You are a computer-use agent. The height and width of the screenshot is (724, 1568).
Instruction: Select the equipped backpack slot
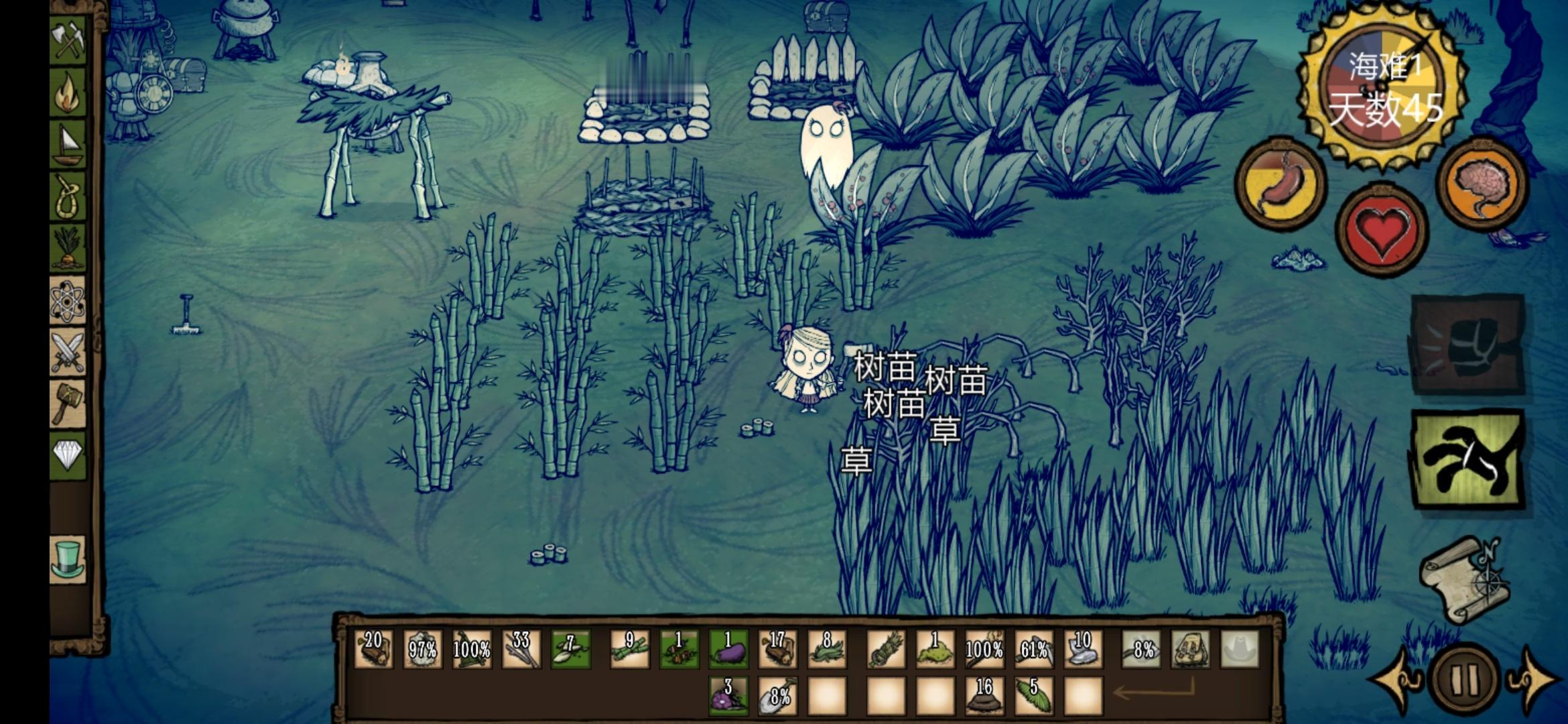pyautogui.click(x=1190, y=649)
